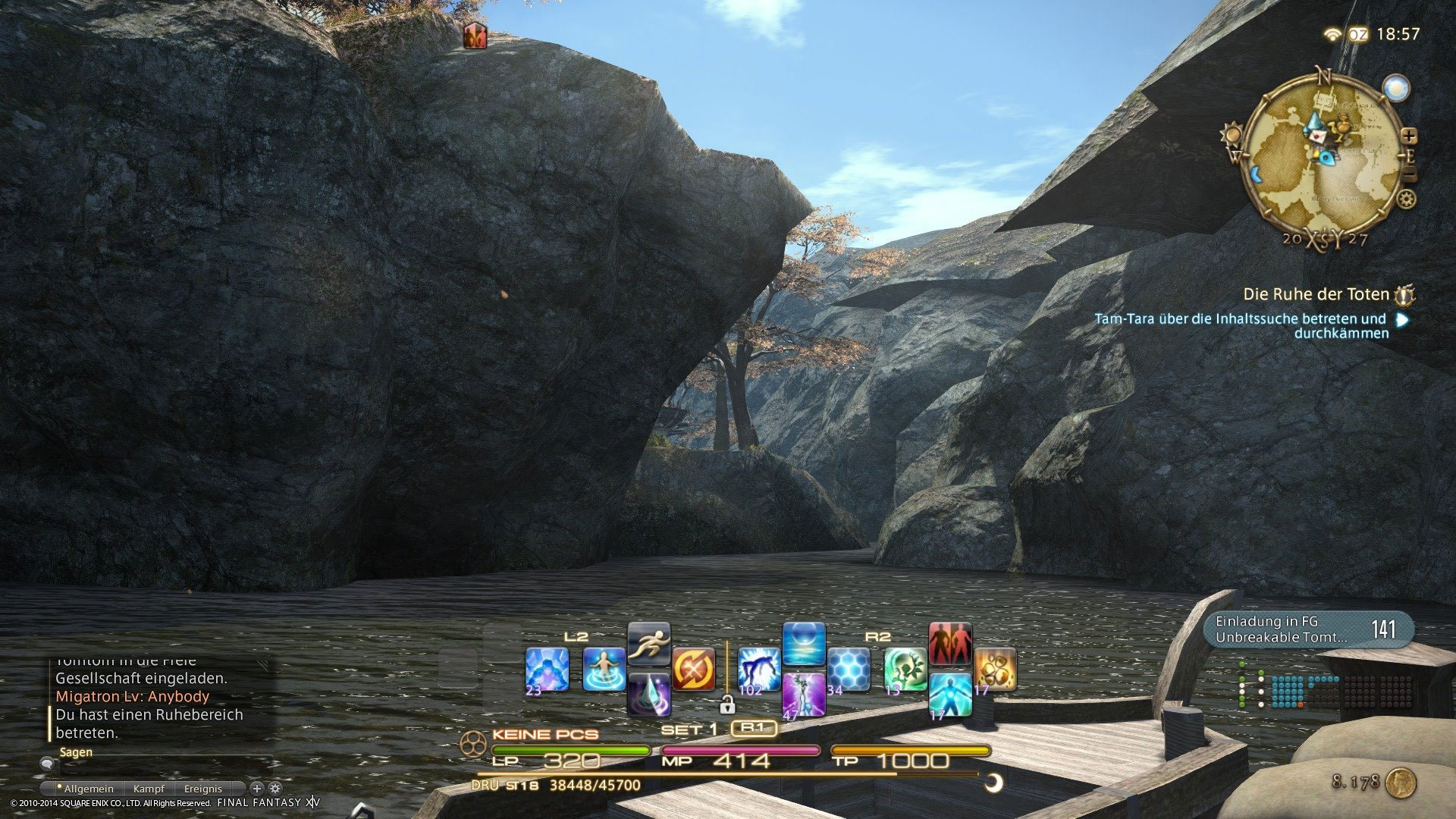Switch to the Ereignis chat tab
Screen dimensions: 1456x819
coord(204,789)
